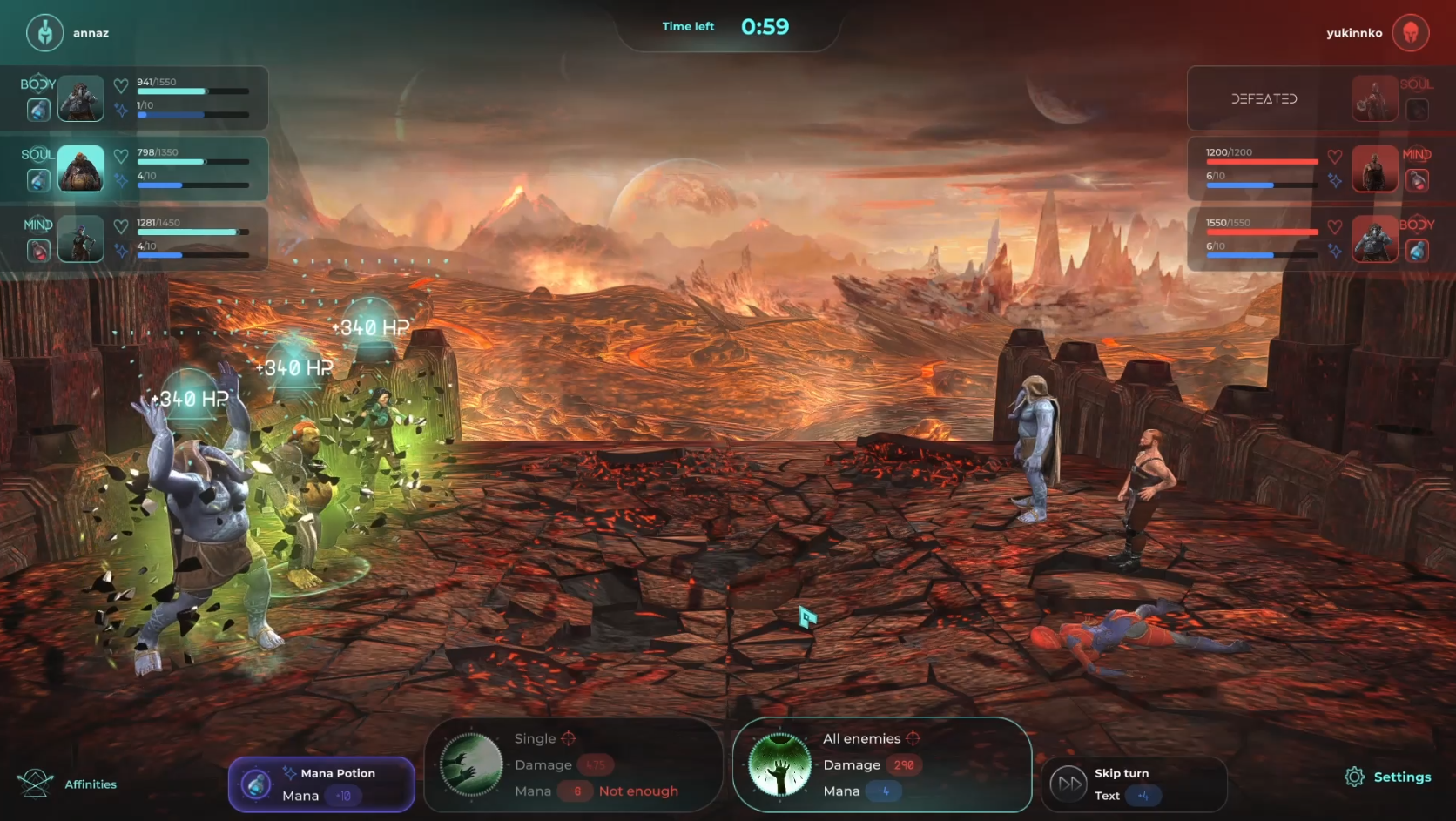Use the Mana Potion action
The width and height of the screenshot is (1456, 821).
[320, 784]
